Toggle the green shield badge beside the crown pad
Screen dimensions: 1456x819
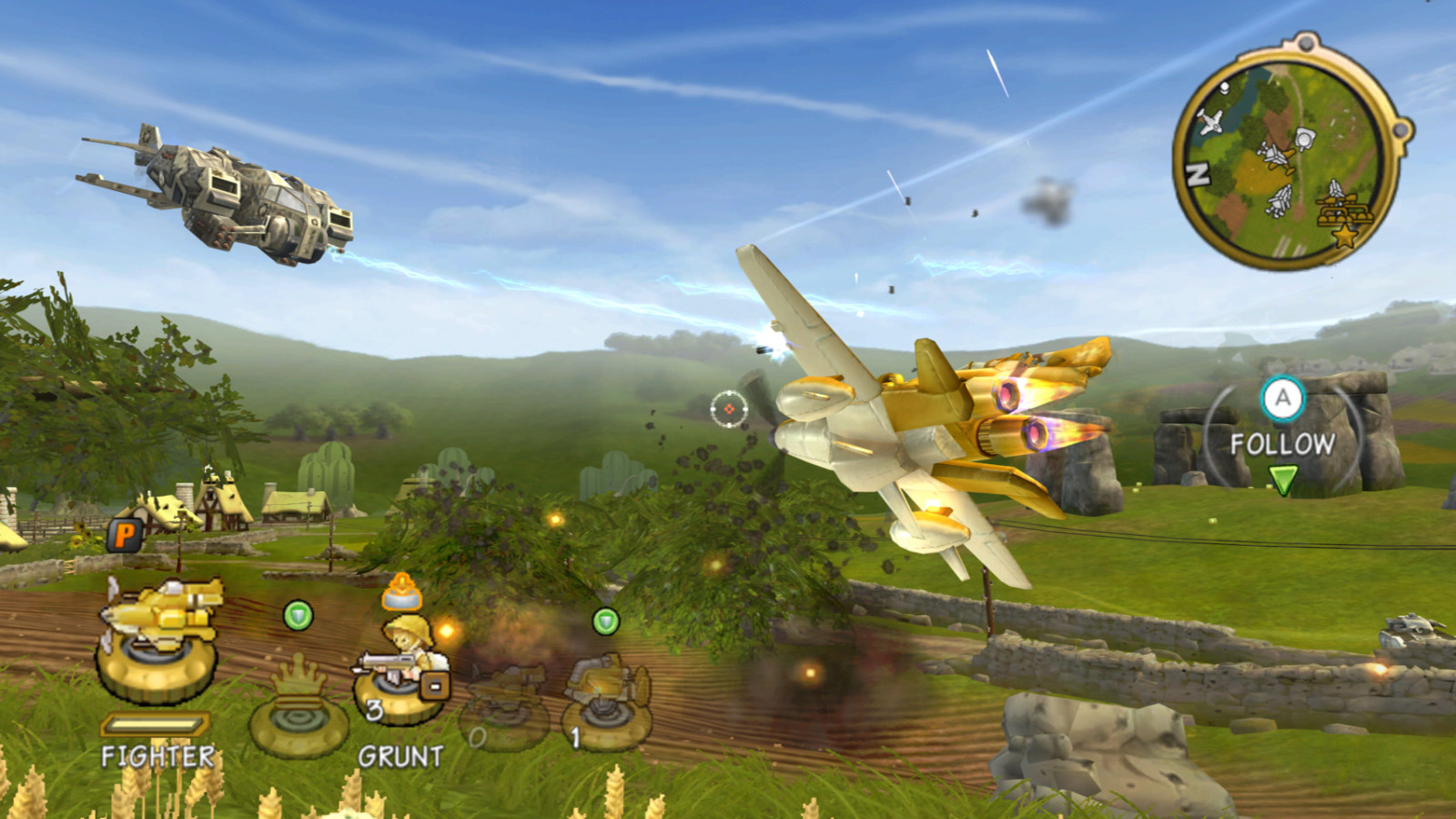(x=299, y=616)
